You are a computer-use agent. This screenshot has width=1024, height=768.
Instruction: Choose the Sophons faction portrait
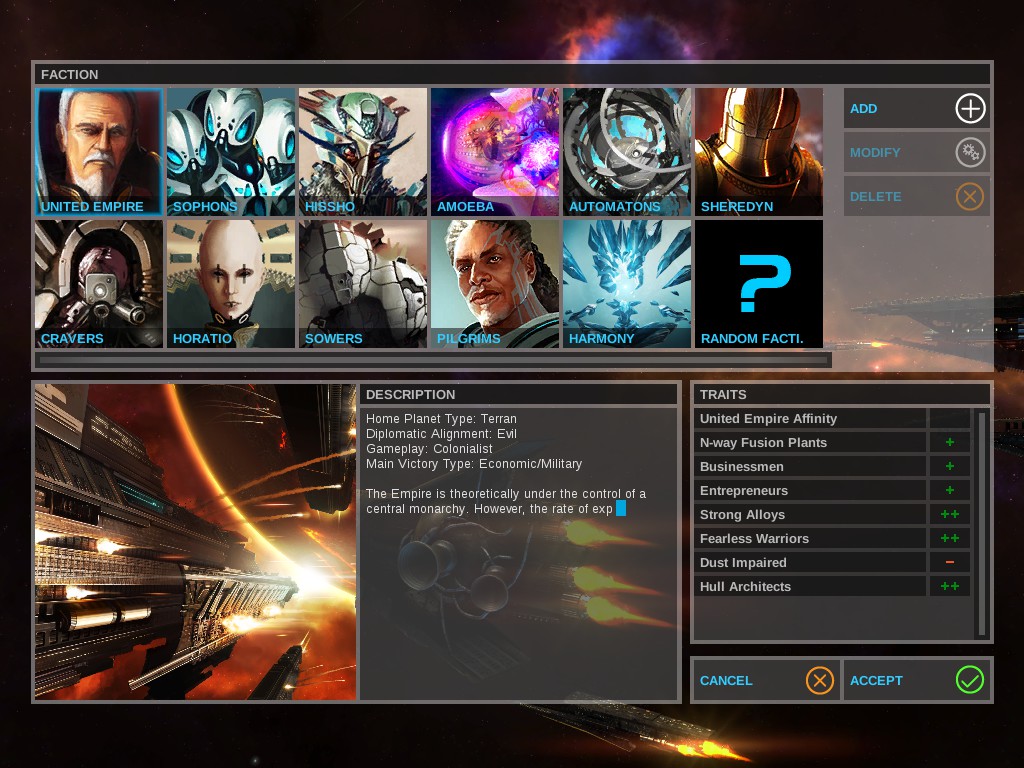click(231, 152)
